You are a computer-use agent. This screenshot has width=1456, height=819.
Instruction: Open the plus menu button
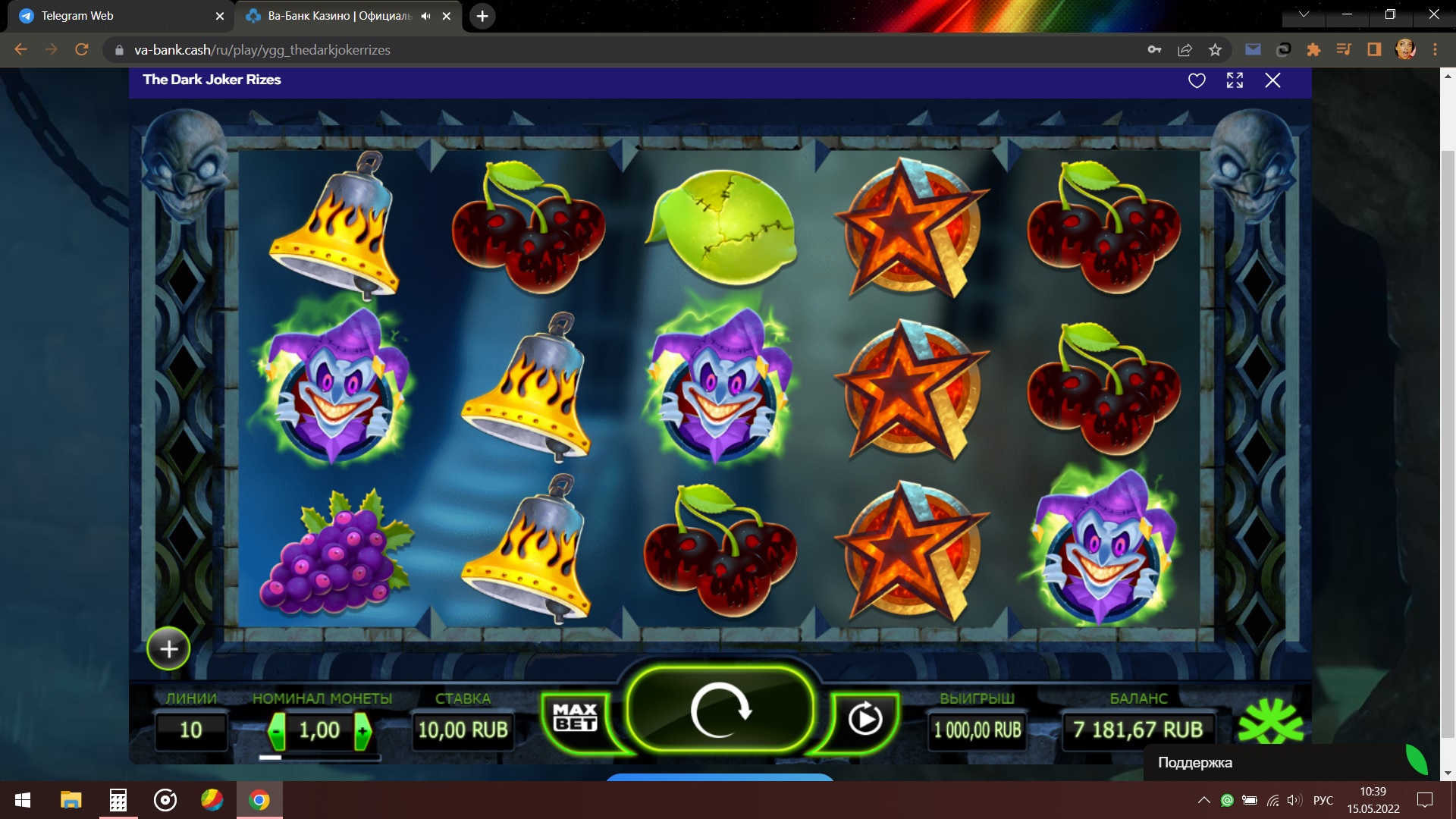(168, 649)
